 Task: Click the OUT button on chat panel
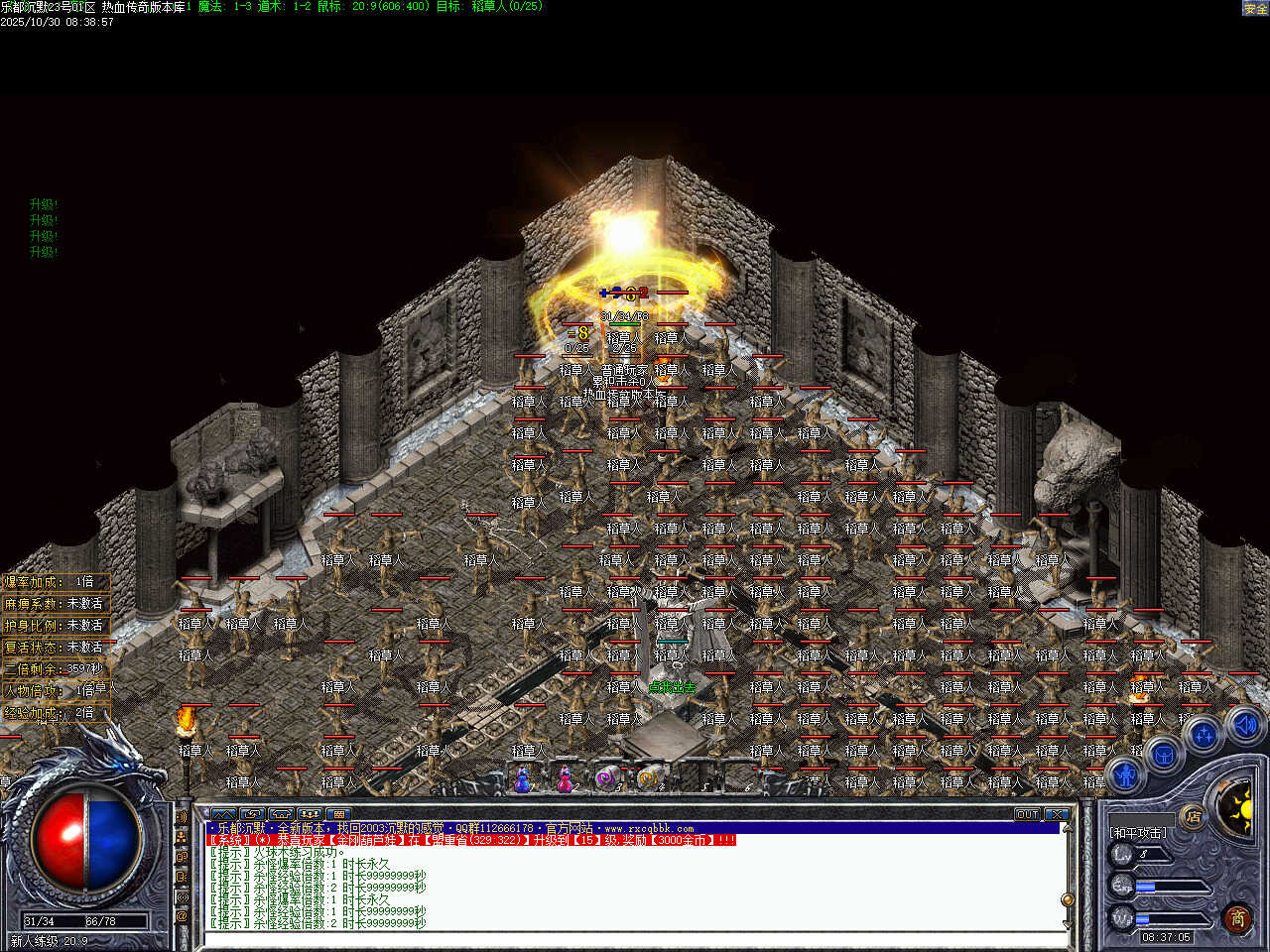tap(1027, 814)
